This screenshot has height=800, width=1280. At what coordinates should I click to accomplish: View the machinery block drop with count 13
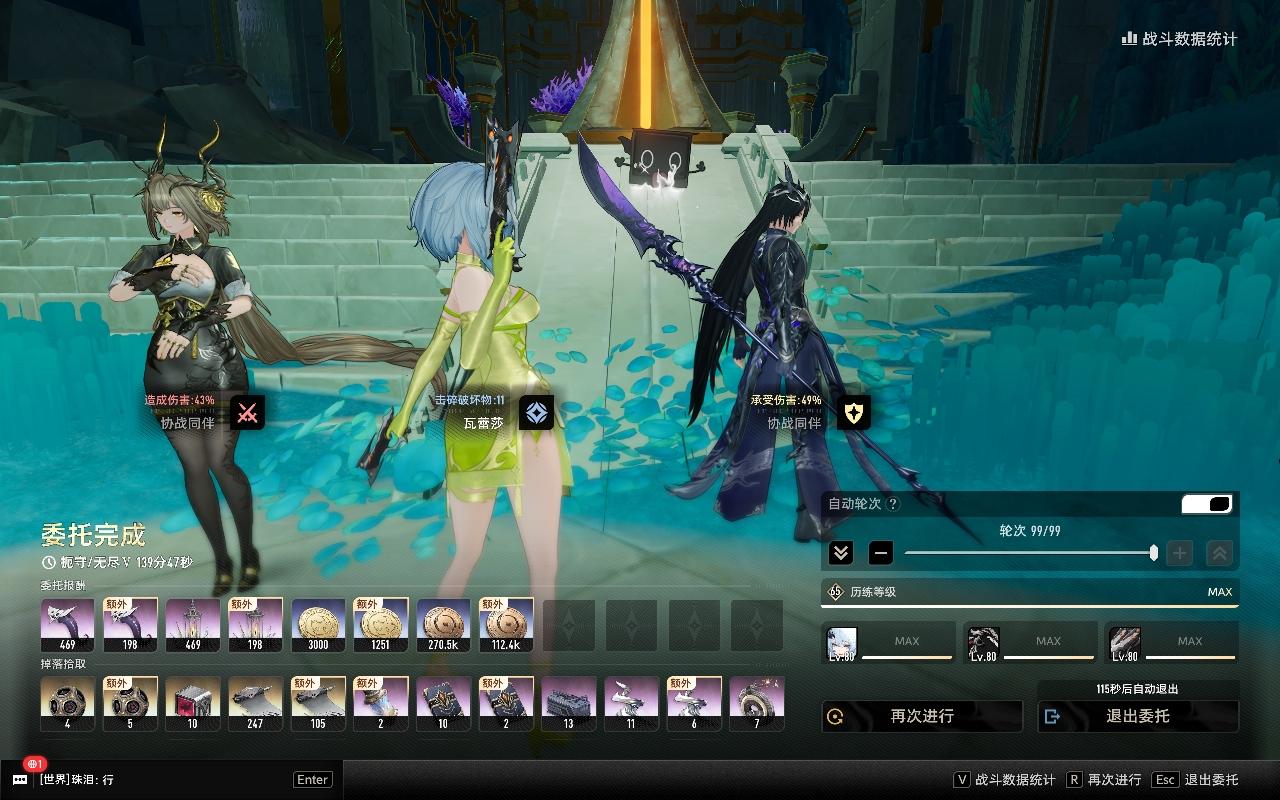point(568,703)
